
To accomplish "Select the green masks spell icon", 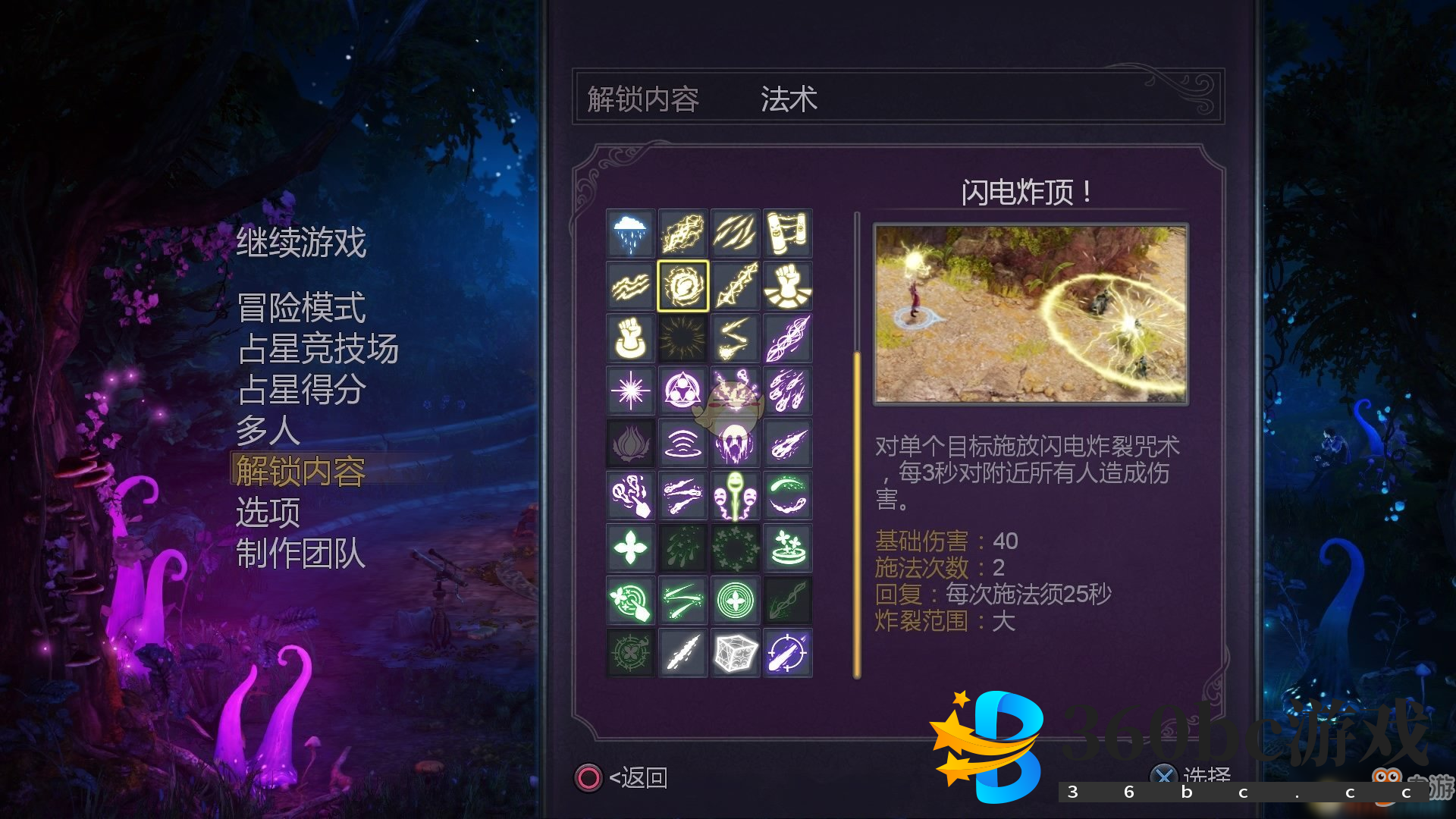I will pos(735,495).
